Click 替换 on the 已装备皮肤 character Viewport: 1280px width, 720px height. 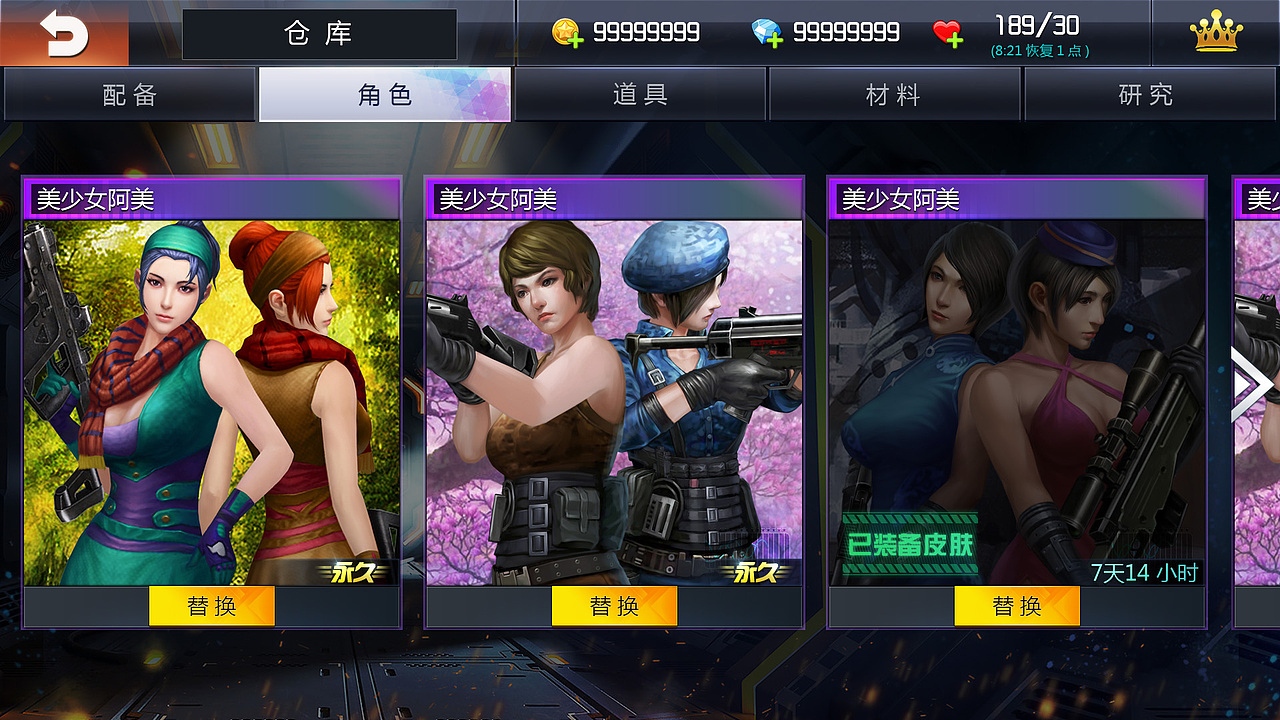1019,605
